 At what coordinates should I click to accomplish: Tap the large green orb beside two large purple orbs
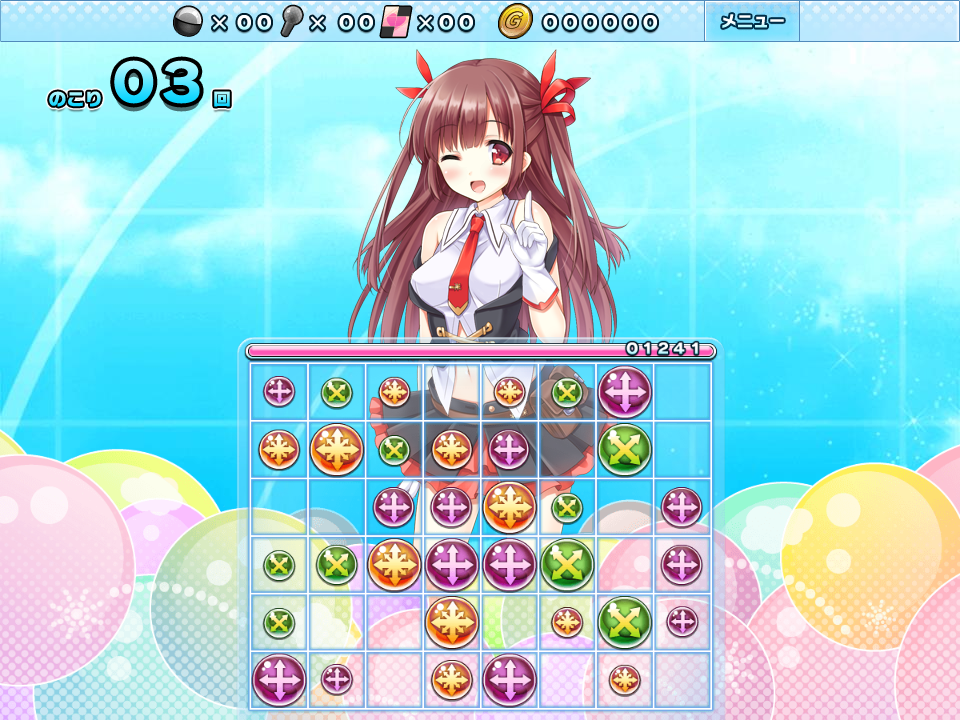pos(568,565)
